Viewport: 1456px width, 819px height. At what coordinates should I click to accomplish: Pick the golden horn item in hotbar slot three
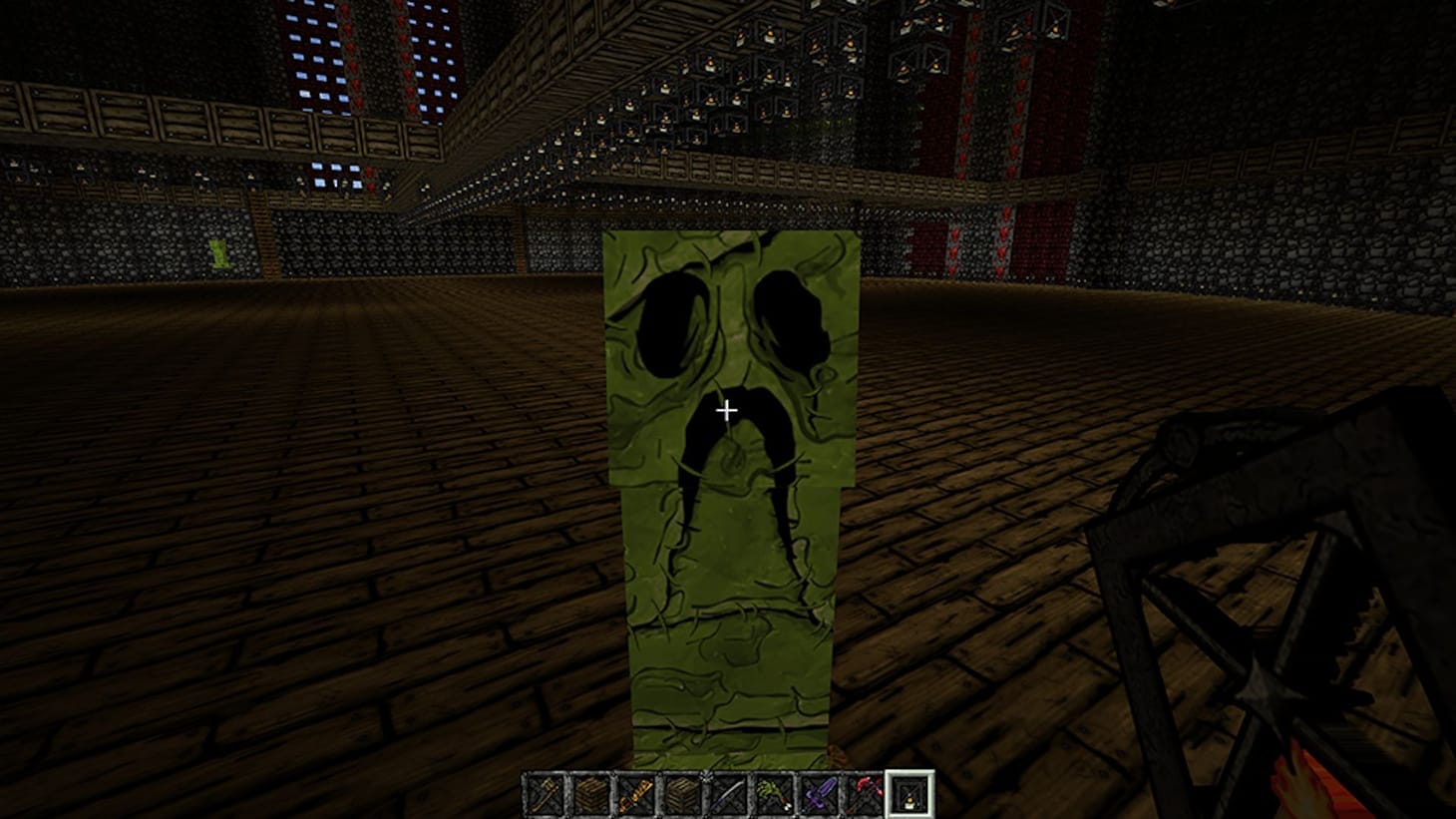click(x=637, y=791)
